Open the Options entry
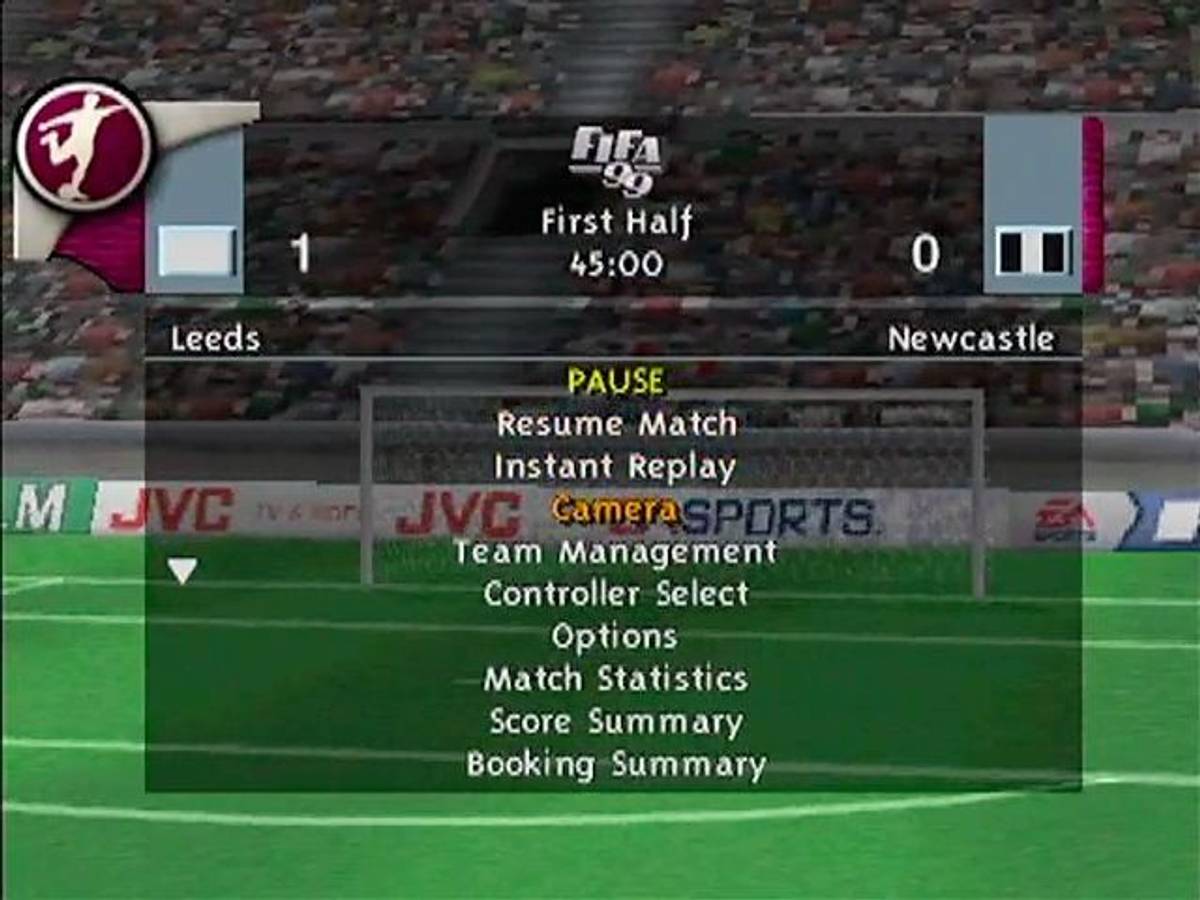Screen dimensions: 1200x900 point(614,637)
